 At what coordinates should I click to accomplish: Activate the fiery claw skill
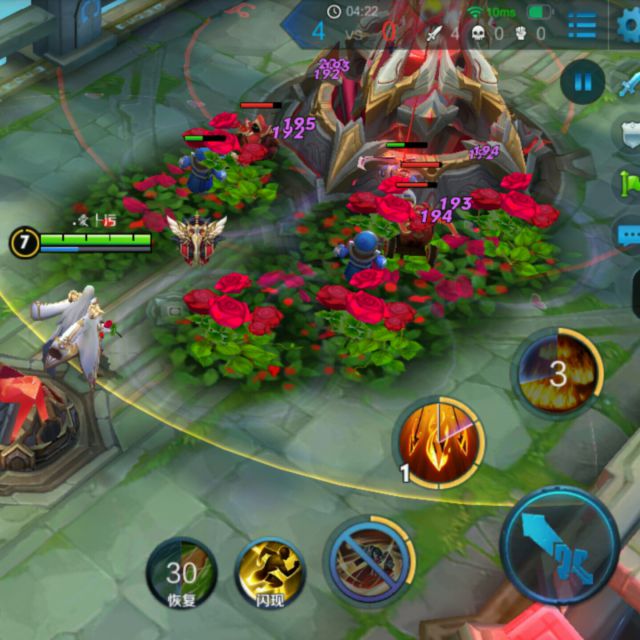point(440,442)
